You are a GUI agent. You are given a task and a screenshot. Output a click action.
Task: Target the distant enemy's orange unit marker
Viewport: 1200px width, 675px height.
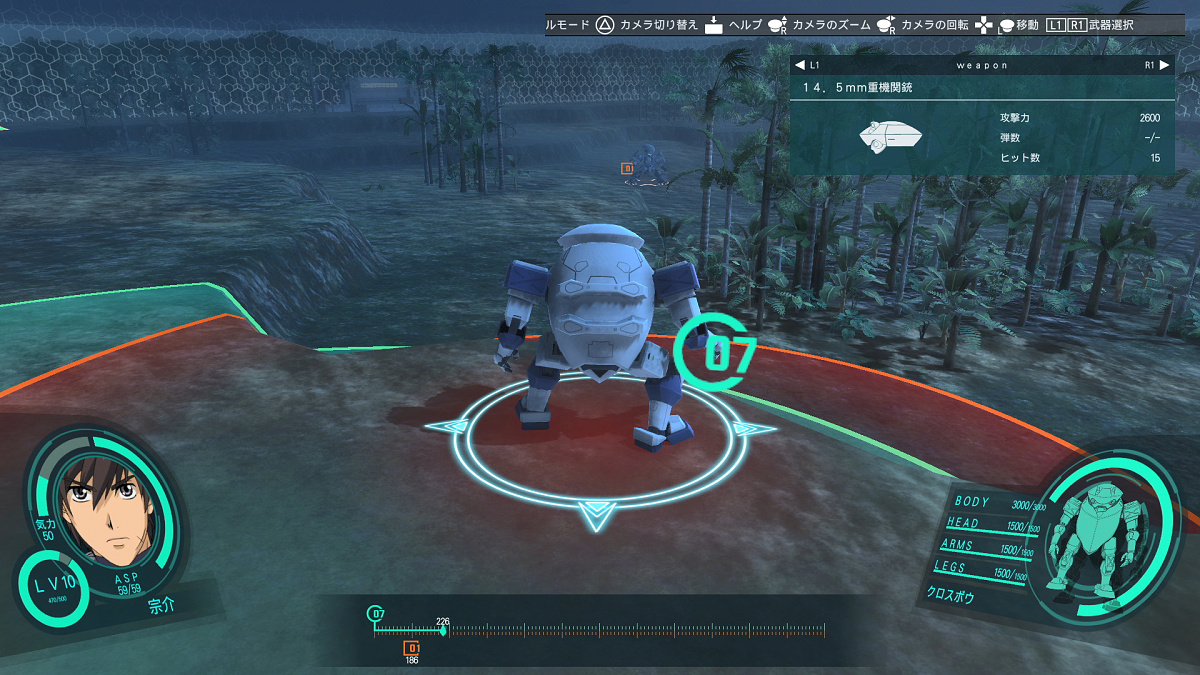627,169
